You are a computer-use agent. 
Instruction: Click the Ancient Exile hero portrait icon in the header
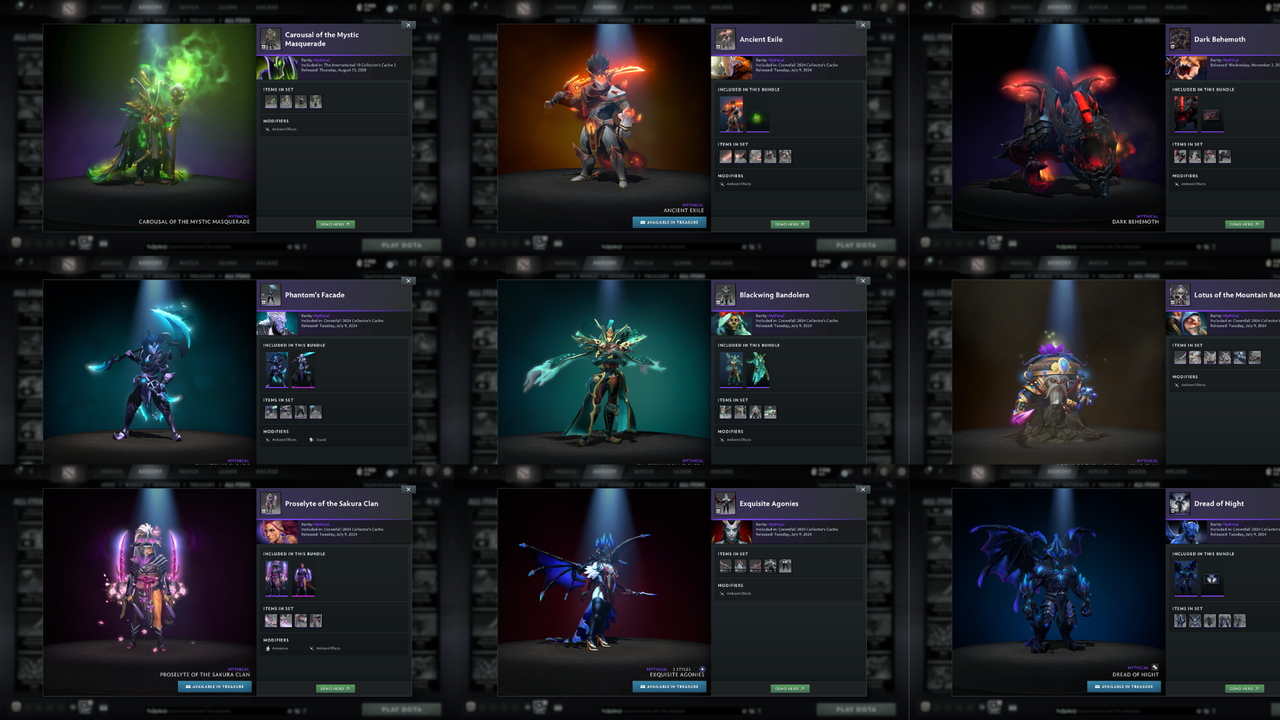point(725,39)
